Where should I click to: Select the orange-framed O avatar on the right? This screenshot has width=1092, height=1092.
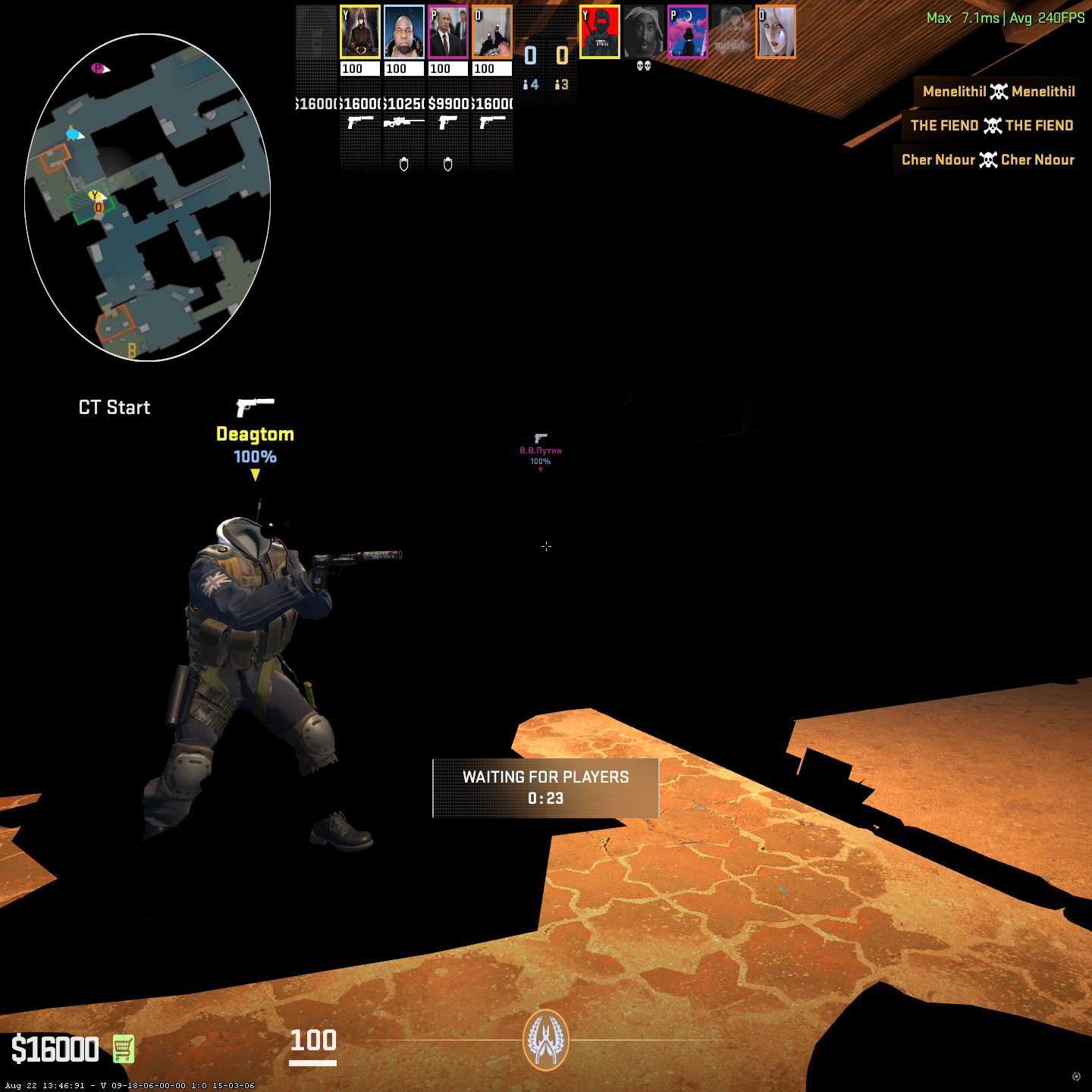[x=777, y=32]
